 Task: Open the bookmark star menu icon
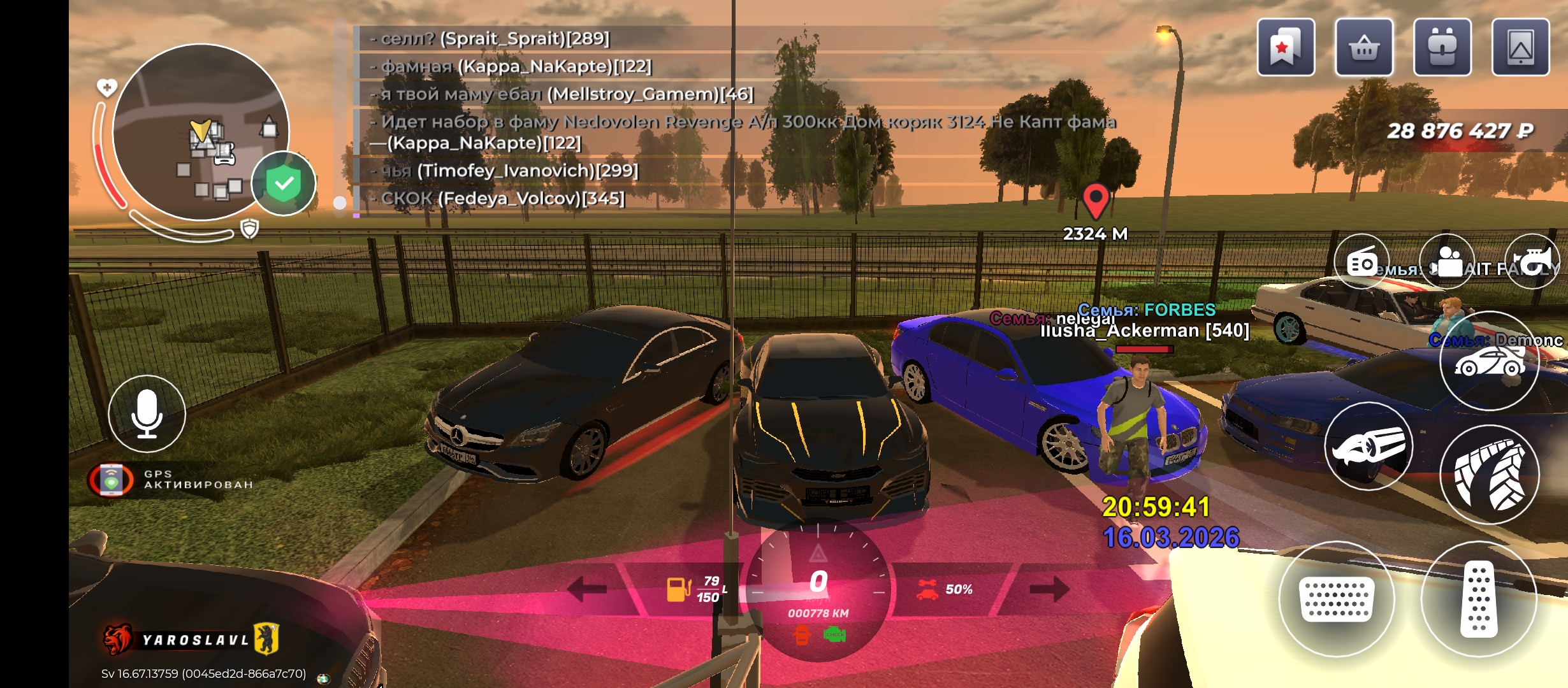pyautogui.click(x=1286, y=48)
